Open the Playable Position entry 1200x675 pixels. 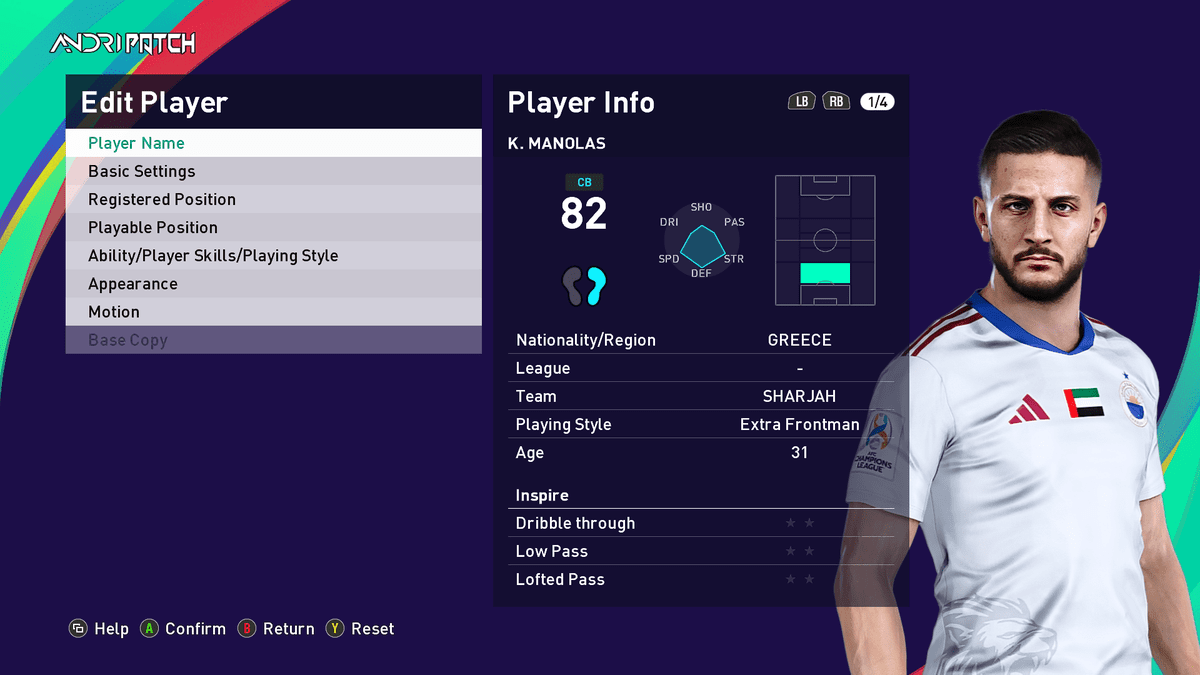point(273,227)
